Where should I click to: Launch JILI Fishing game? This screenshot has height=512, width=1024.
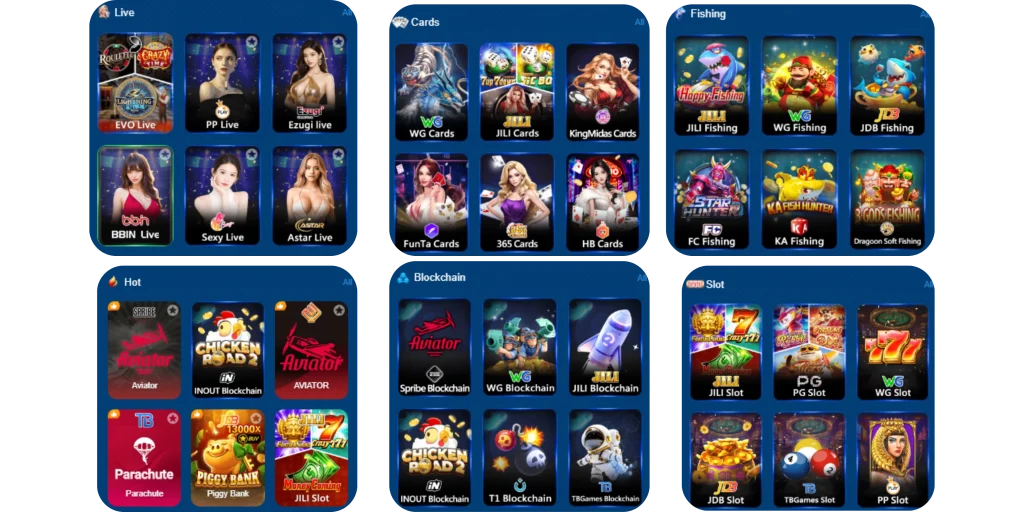point(711,86)
